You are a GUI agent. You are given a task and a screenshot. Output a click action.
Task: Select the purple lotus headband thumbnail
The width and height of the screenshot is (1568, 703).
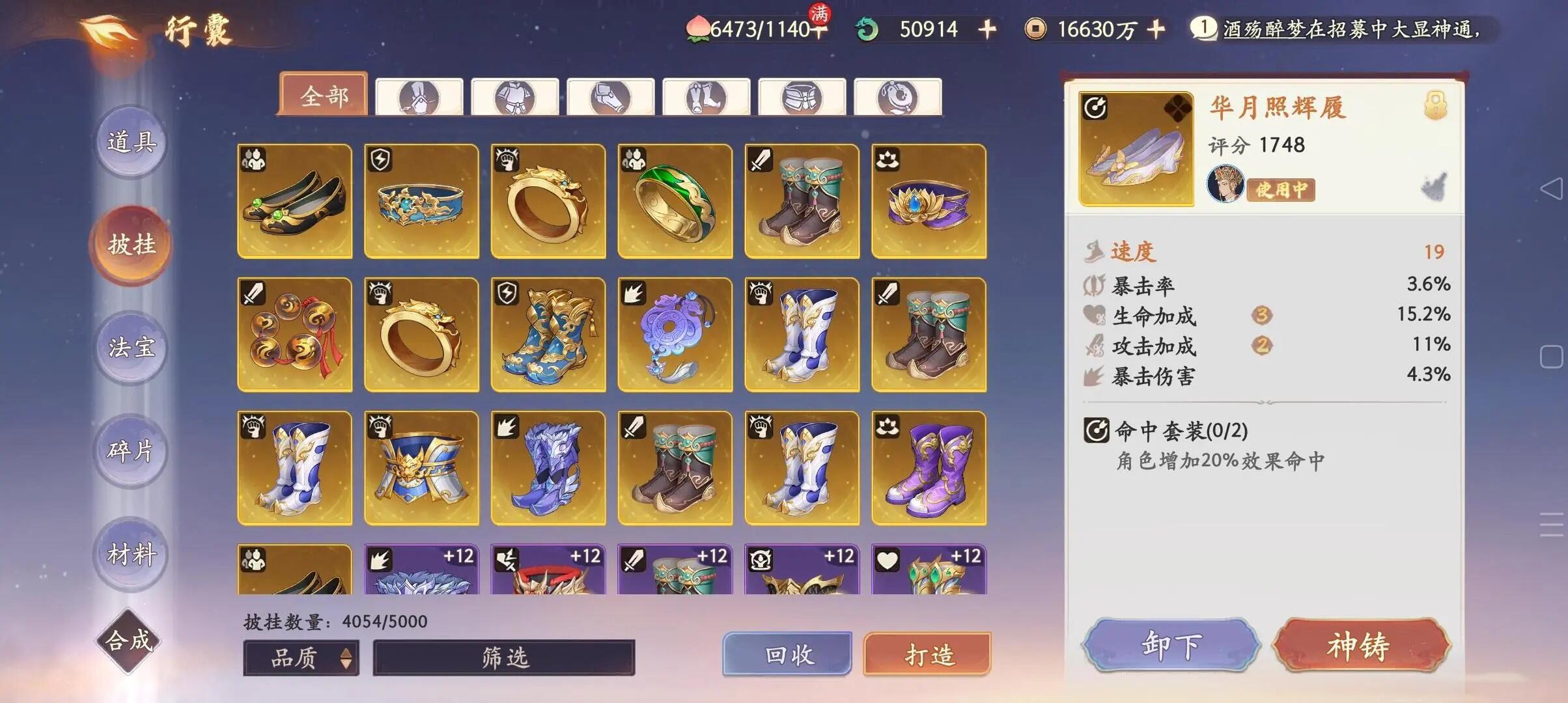tap(927, 202)
